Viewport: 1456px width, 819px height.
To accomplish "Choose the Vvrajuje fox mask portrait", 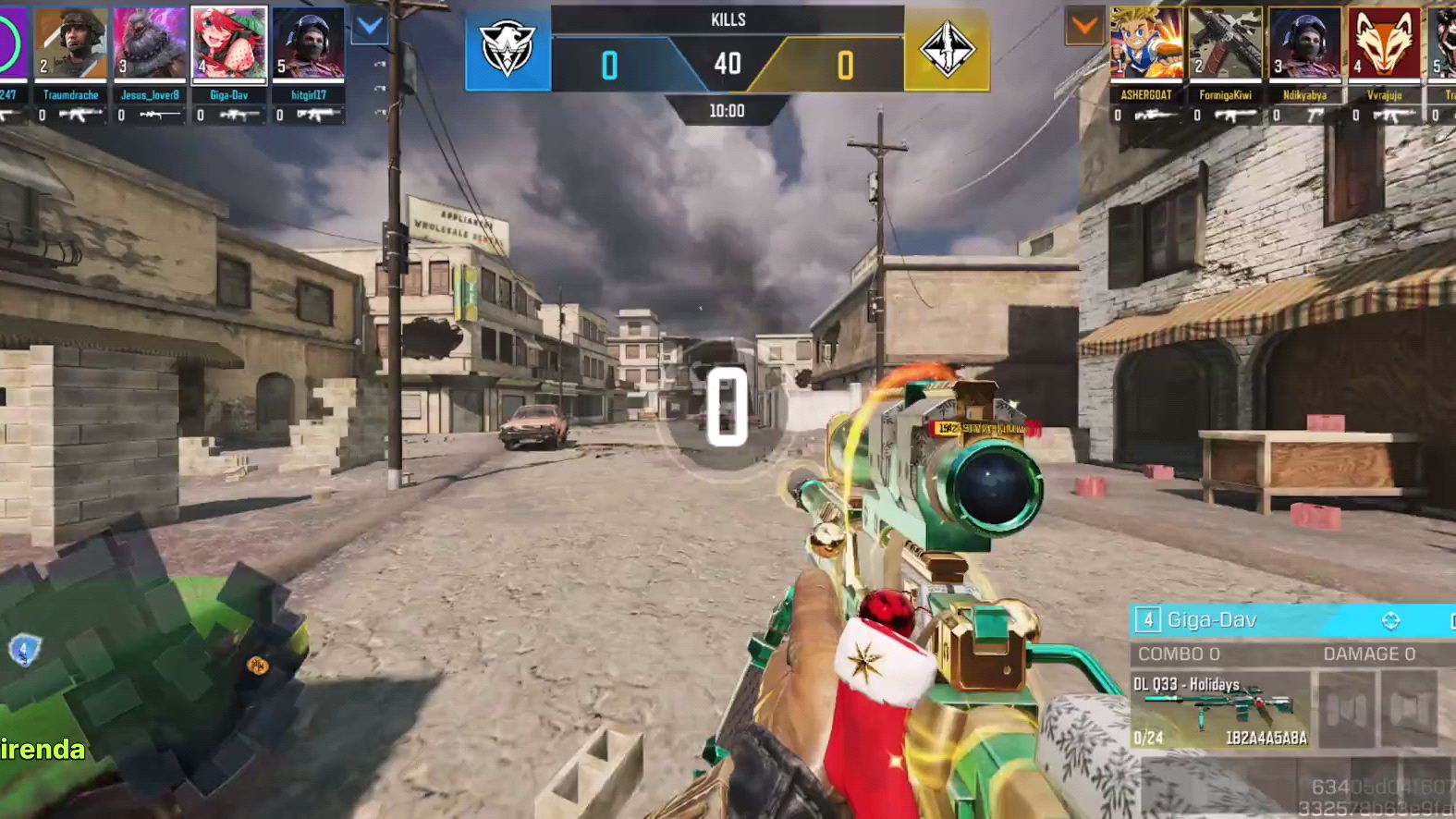I will [x=1384, y=44].
